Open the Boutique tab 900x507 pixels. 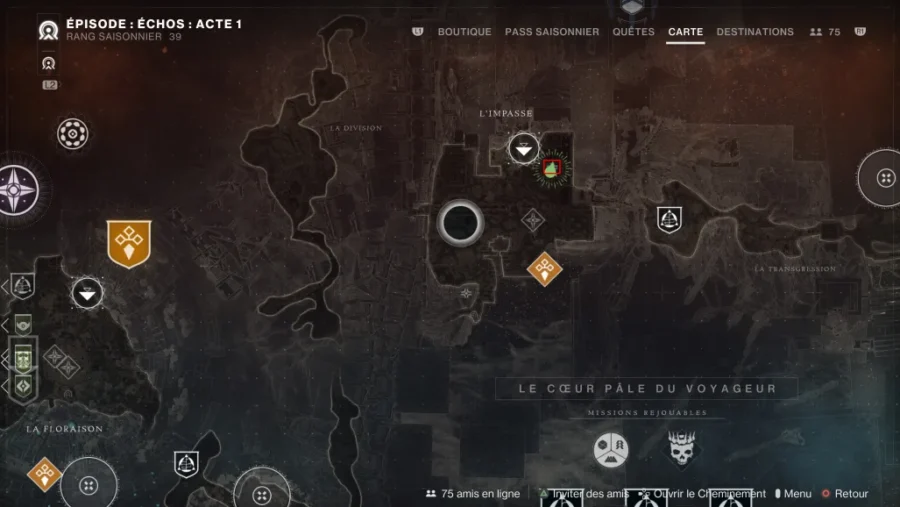[464, 32]
